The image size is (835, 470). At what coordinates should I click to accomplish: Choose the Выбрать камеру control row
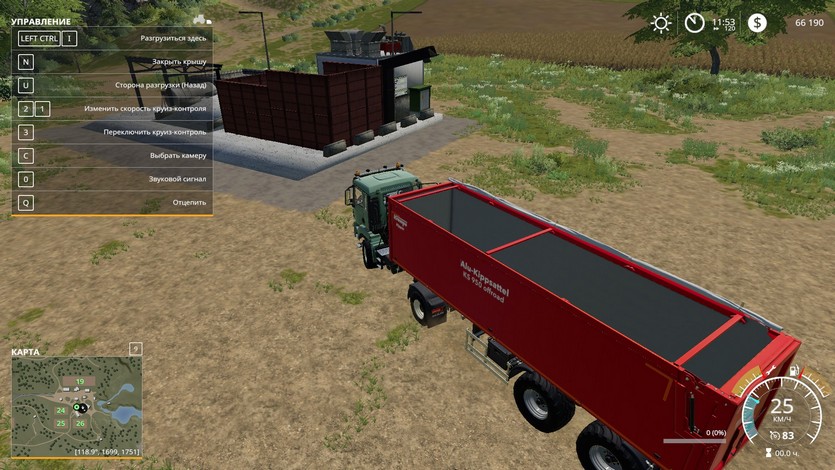(111, 155)
